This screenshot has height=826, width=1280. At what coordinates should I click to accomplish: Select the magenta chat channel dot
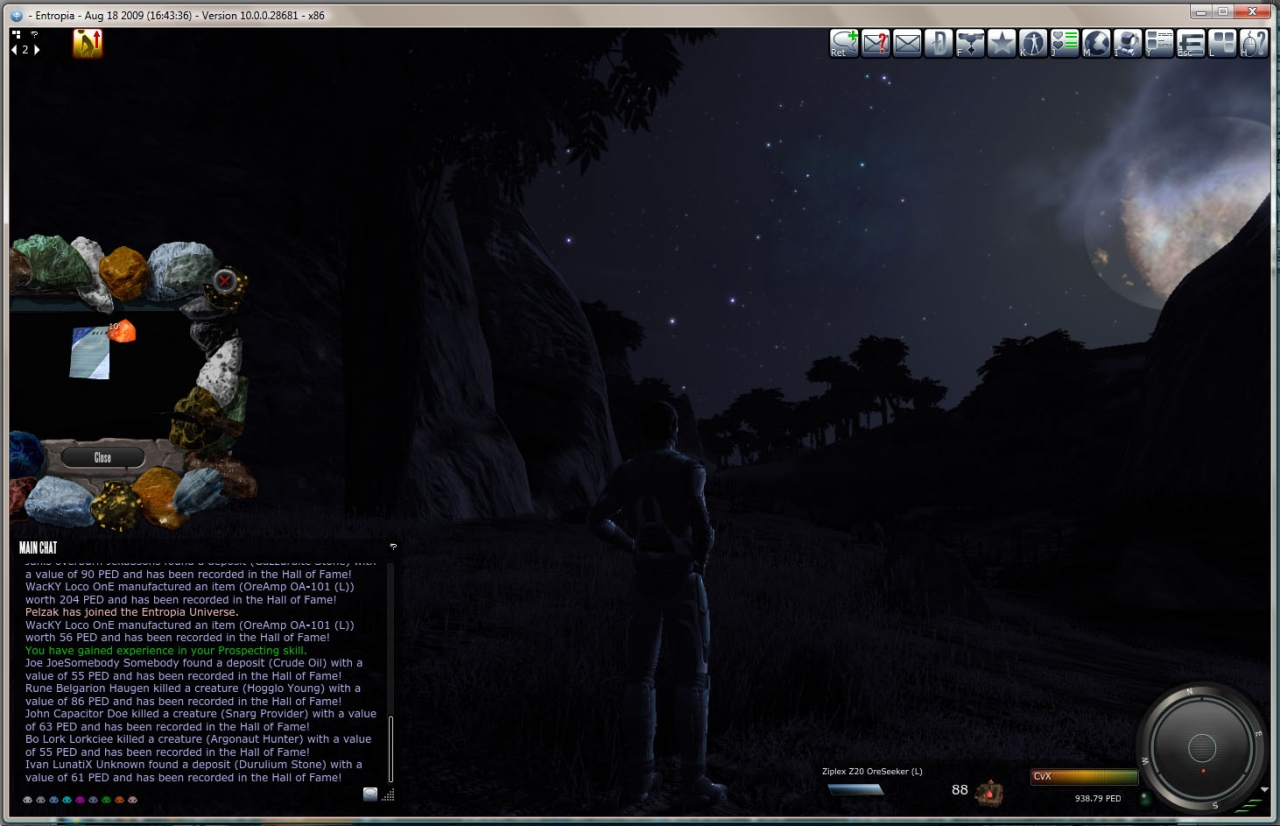[x=80, y=800]
